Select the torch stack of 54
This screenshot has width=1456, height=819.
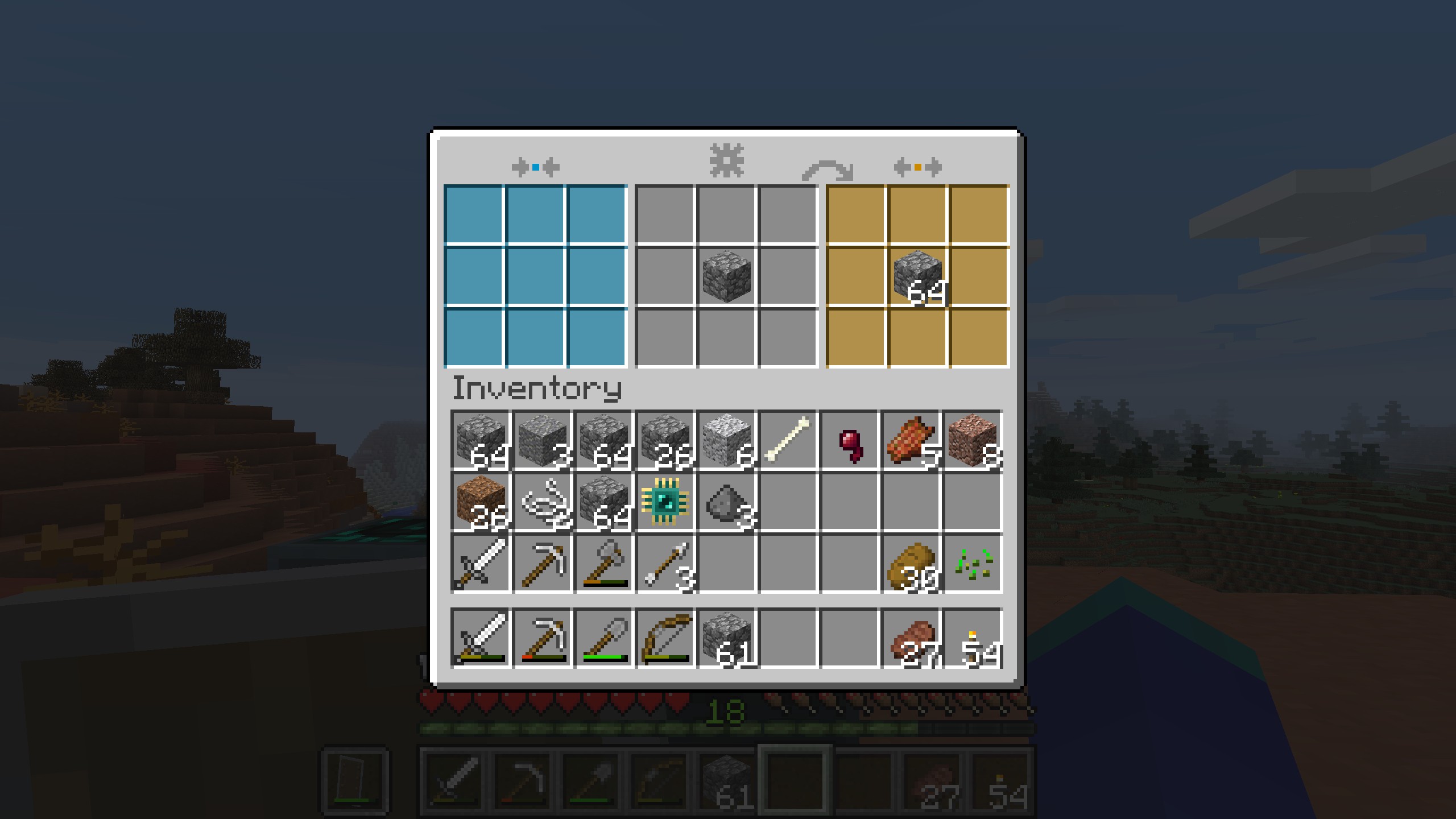pos(972,638)
